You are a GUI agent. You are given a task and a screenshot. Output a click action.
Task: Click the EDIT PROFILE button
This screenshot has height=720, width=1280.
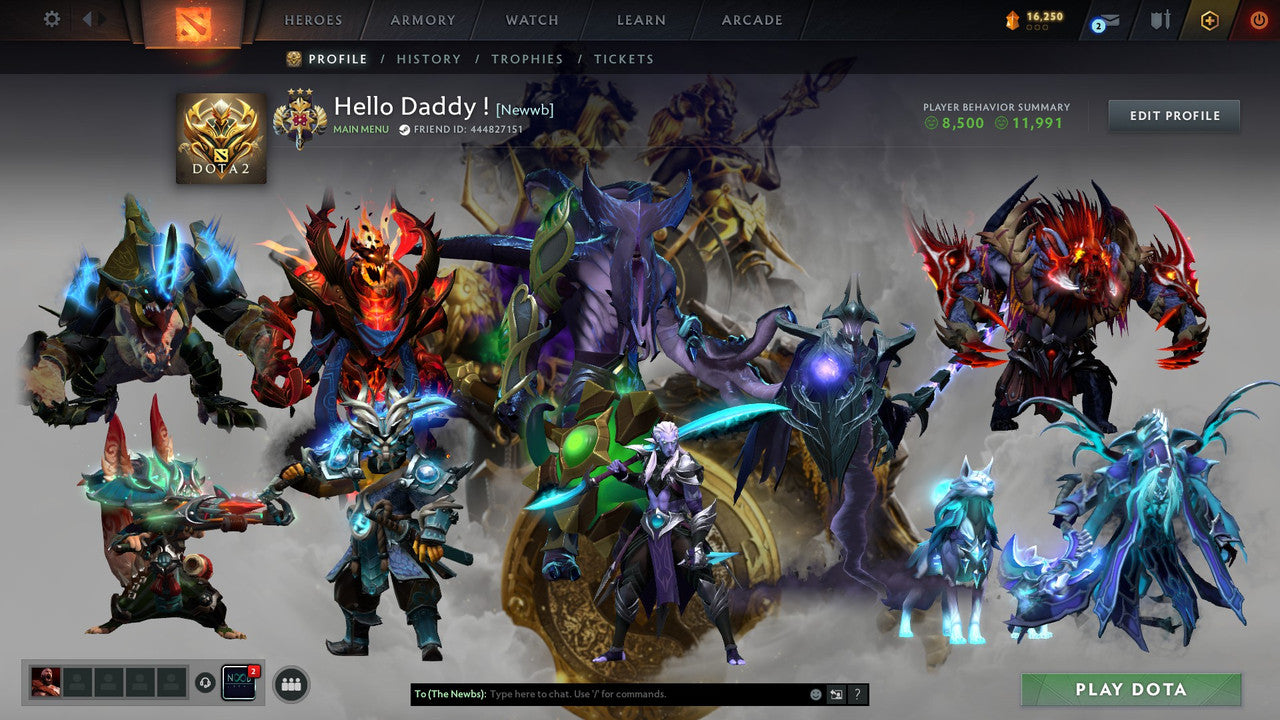point(1173,115)
